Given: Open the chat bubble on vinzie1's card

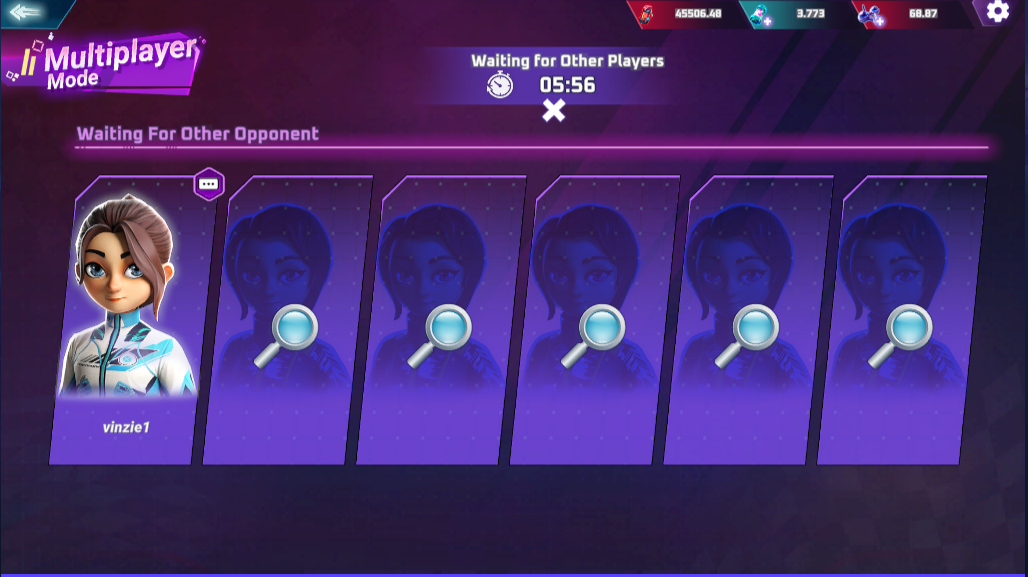Looking at the screenshot, I should point(208,184).
